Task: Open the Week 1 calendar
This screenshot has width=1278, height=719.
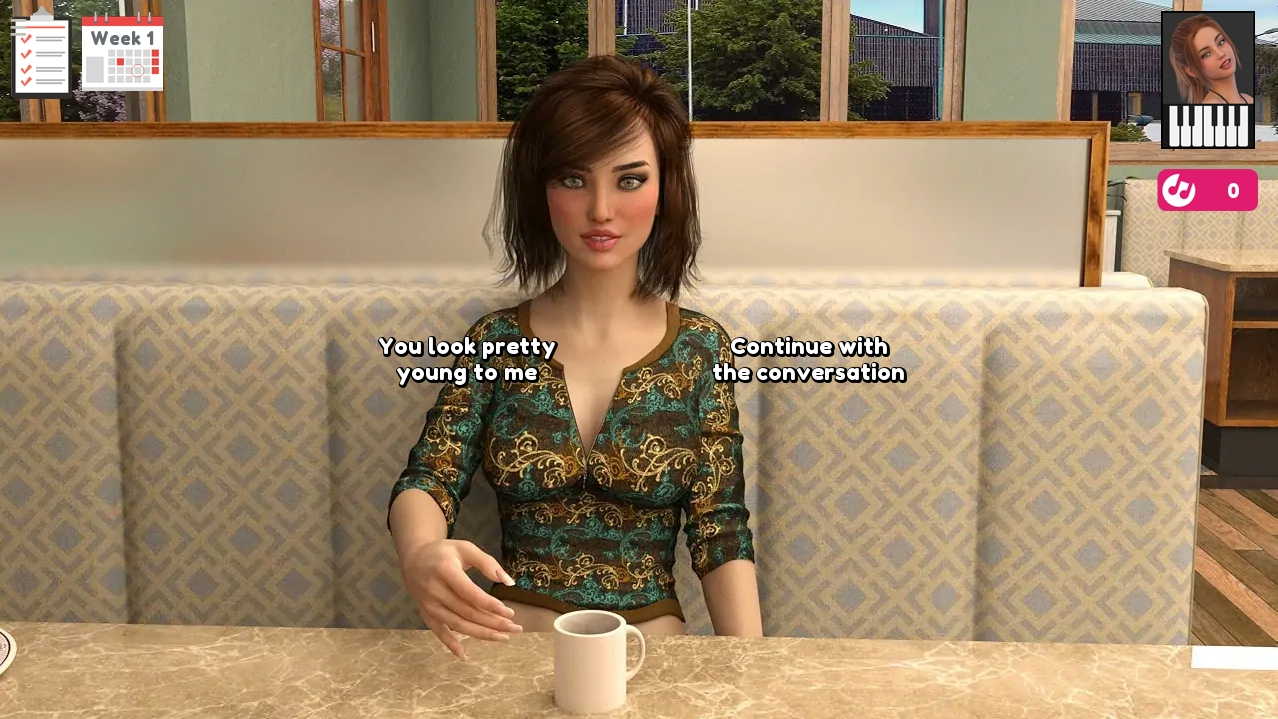Action: (122, 54)
